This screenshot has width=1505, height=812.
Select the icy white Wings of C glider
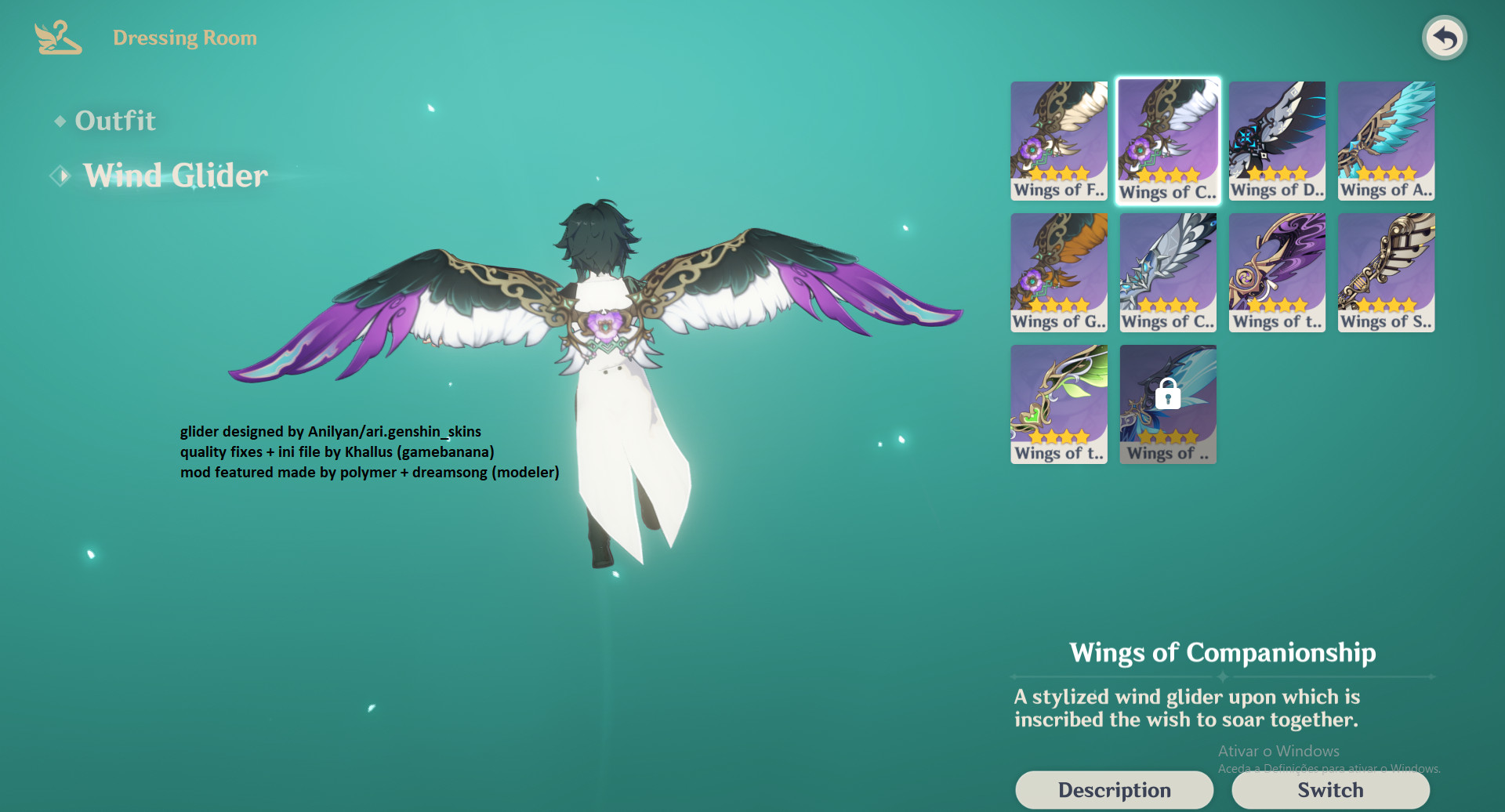coord(1167,271)
